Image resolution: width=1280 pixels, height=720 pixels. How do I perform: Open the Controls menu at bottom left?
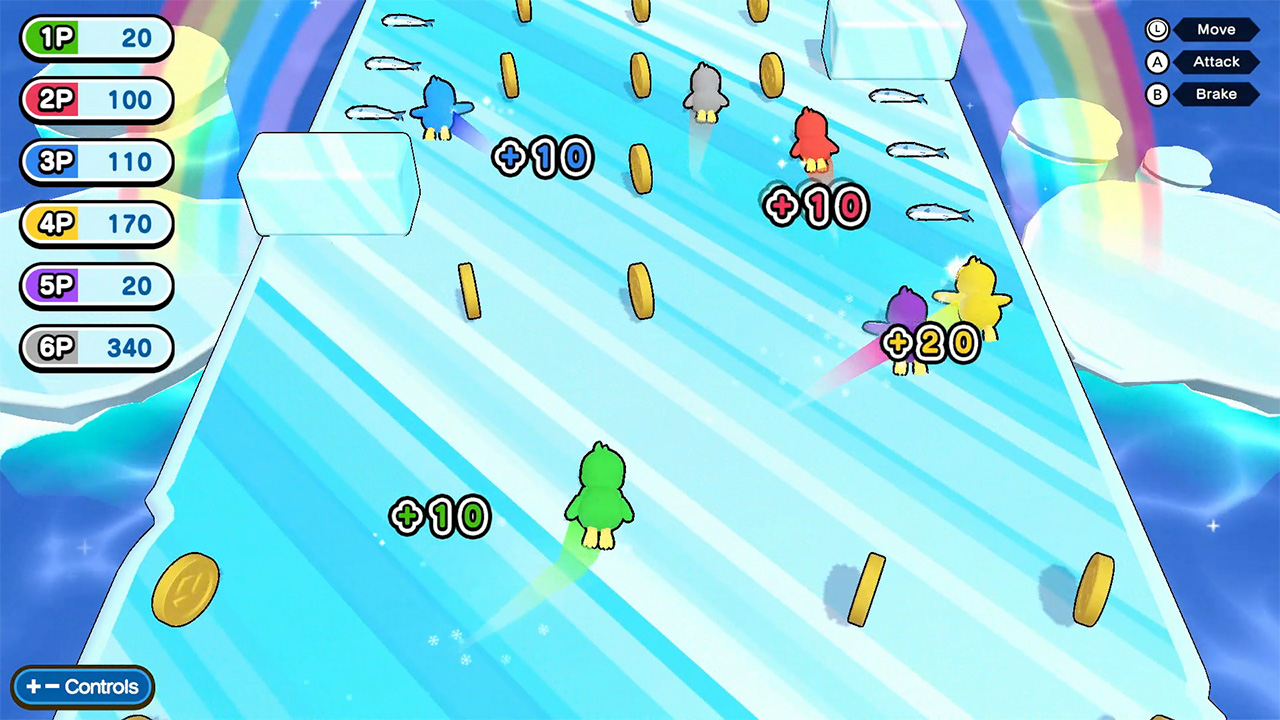[x=82, y=687]
